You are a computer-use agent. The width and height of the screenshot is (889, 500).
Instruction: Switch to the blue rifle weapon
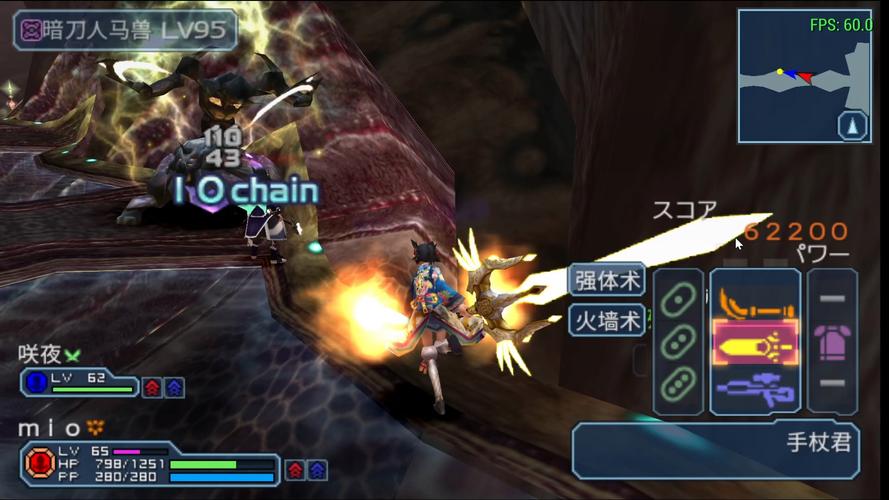point(755,388)
